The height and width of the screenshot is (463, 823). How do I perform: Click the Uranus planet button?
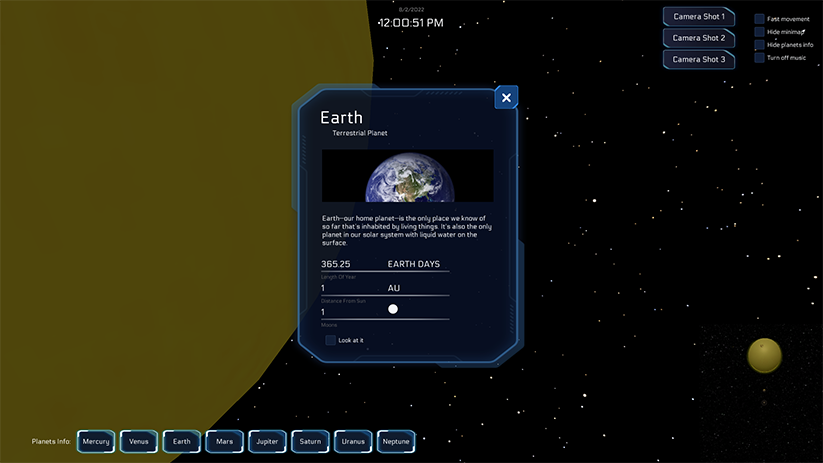coord(353,441)
